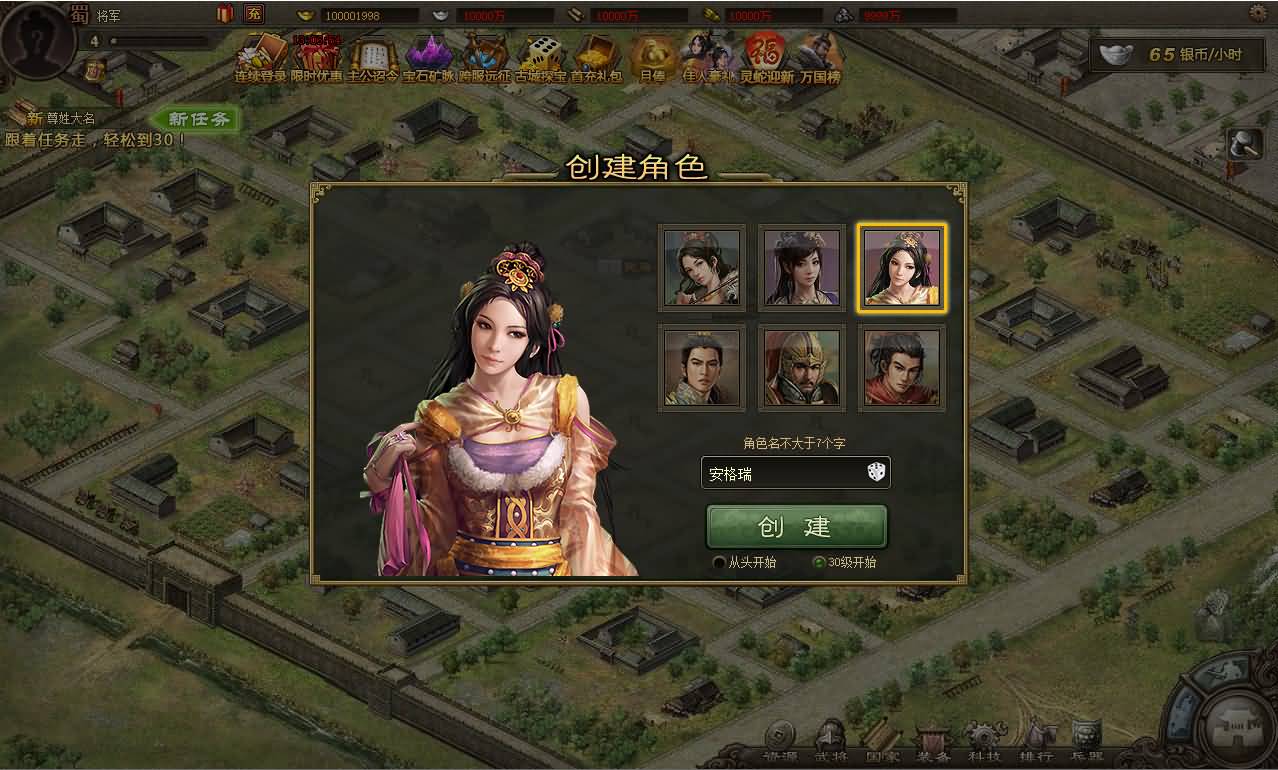Pick the male portrait with gold crown
This screenshot has width=1278, height=770.
702,368
